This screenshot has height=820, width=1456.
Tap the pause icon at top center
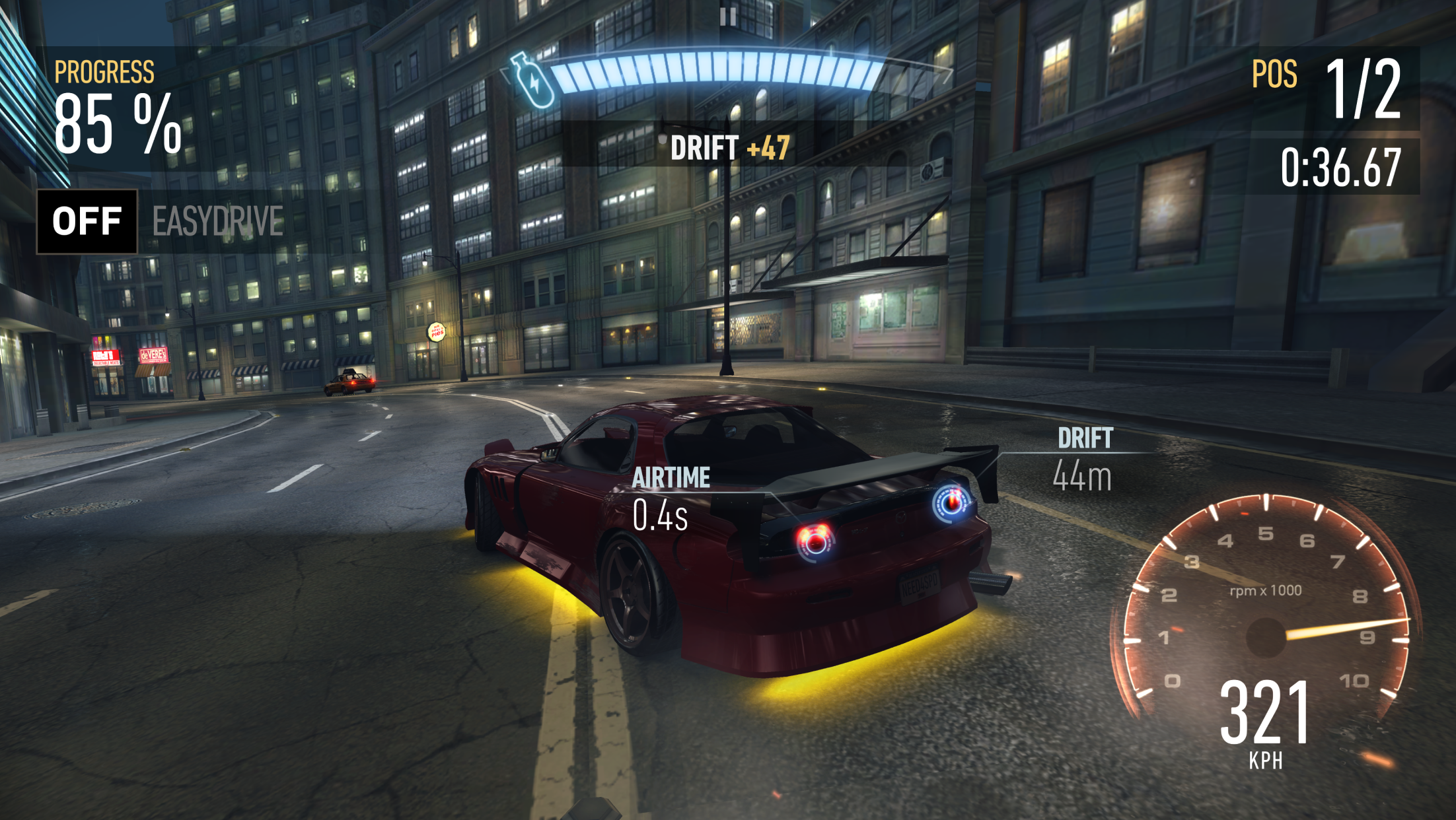pos(728,18)
